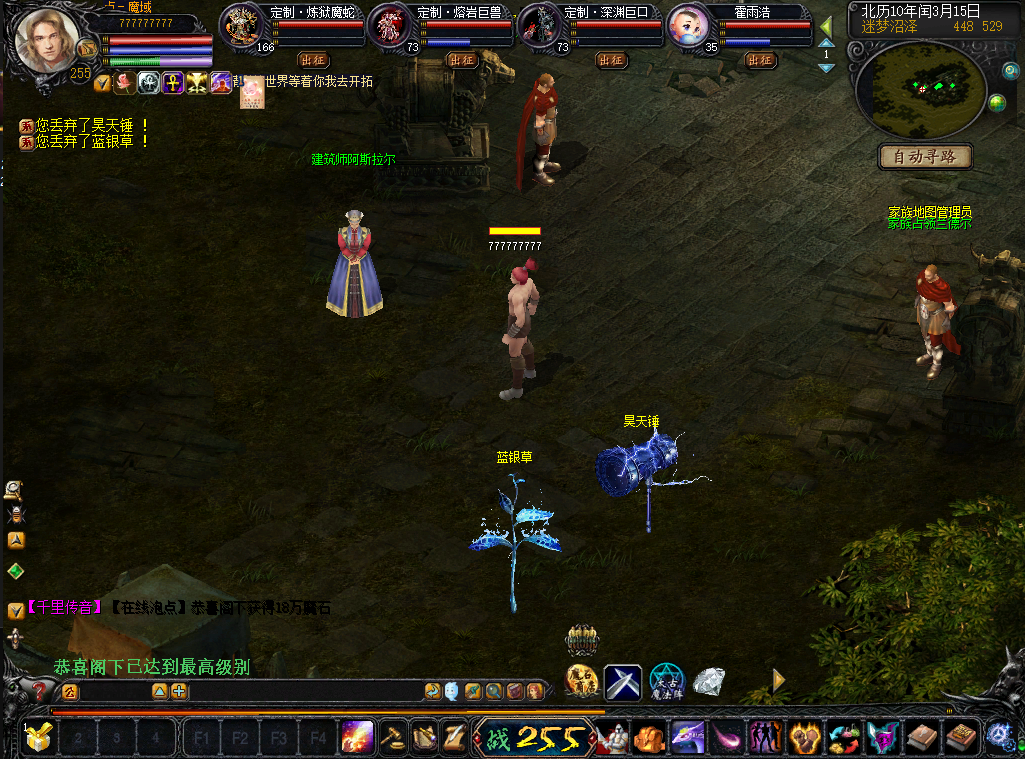The width and height of the screenshot is (1025, 759).
Task: Deploy the 深渊巨口 pet using 出征
Action: pos(611,60)
